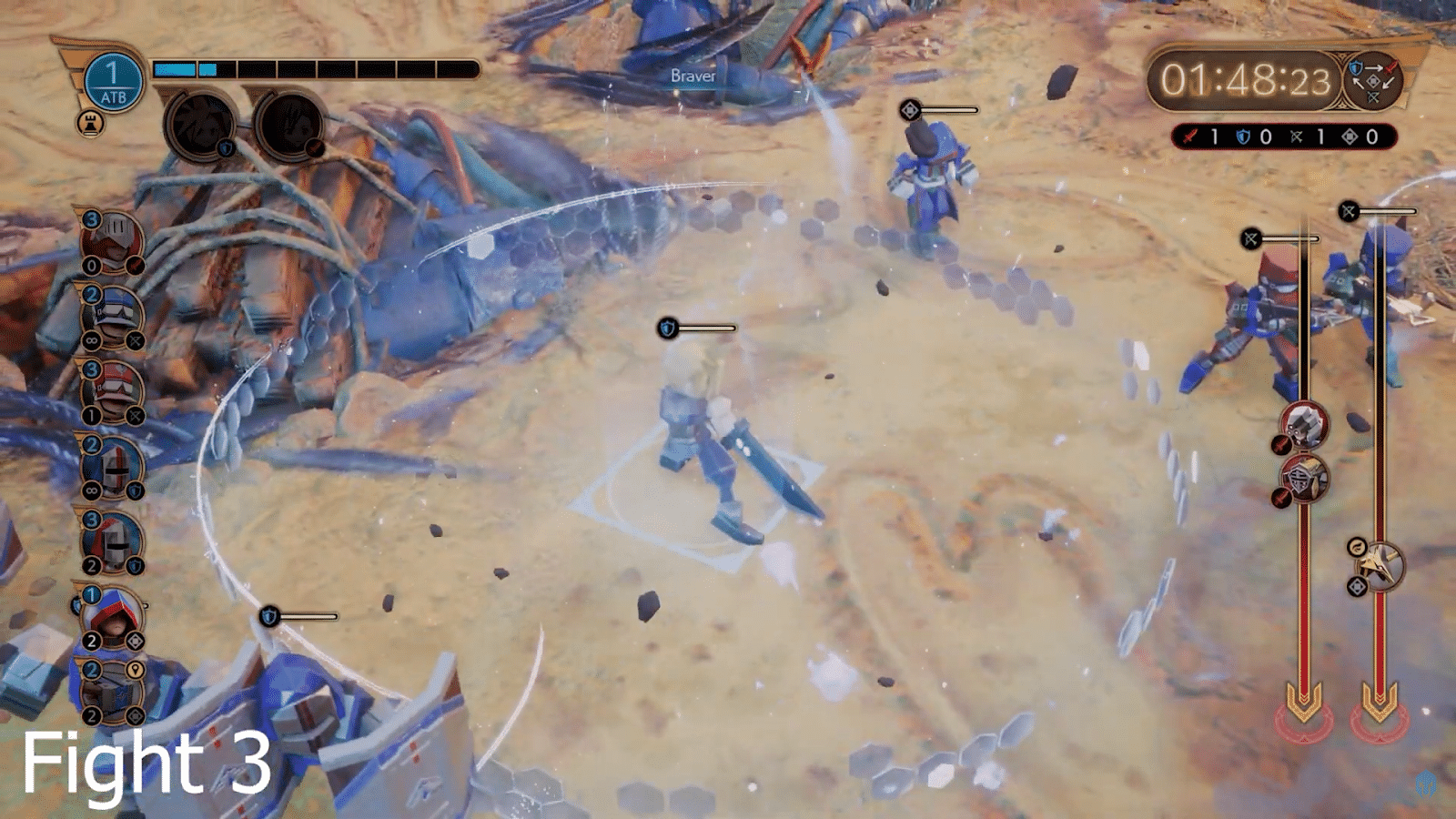1456x819 pixels.
Task: Inspect the white-haired enemy wave icon
Action: pos(1304,425)
